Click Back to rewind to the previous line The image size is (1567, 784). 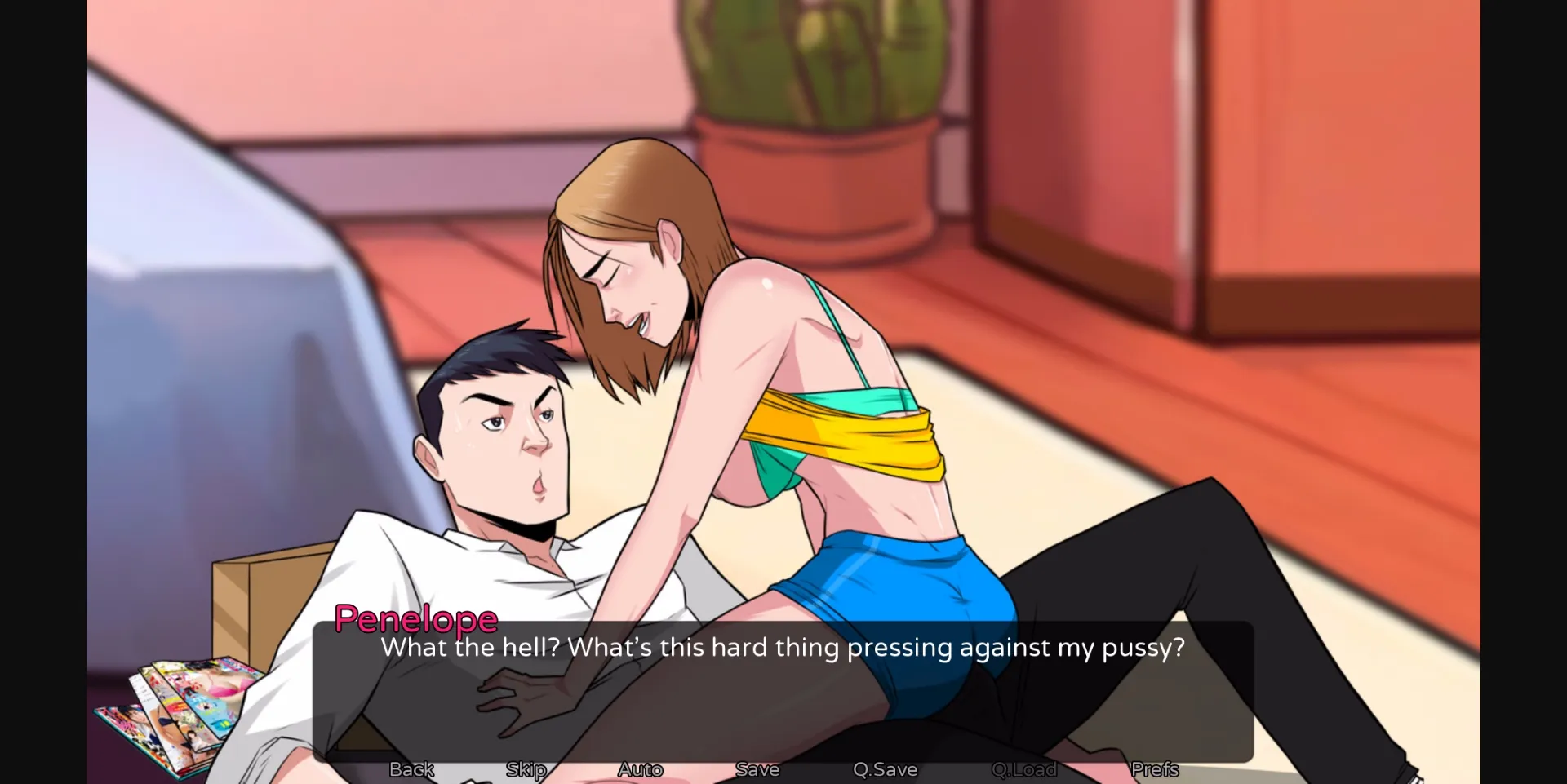tap(411, 768)
